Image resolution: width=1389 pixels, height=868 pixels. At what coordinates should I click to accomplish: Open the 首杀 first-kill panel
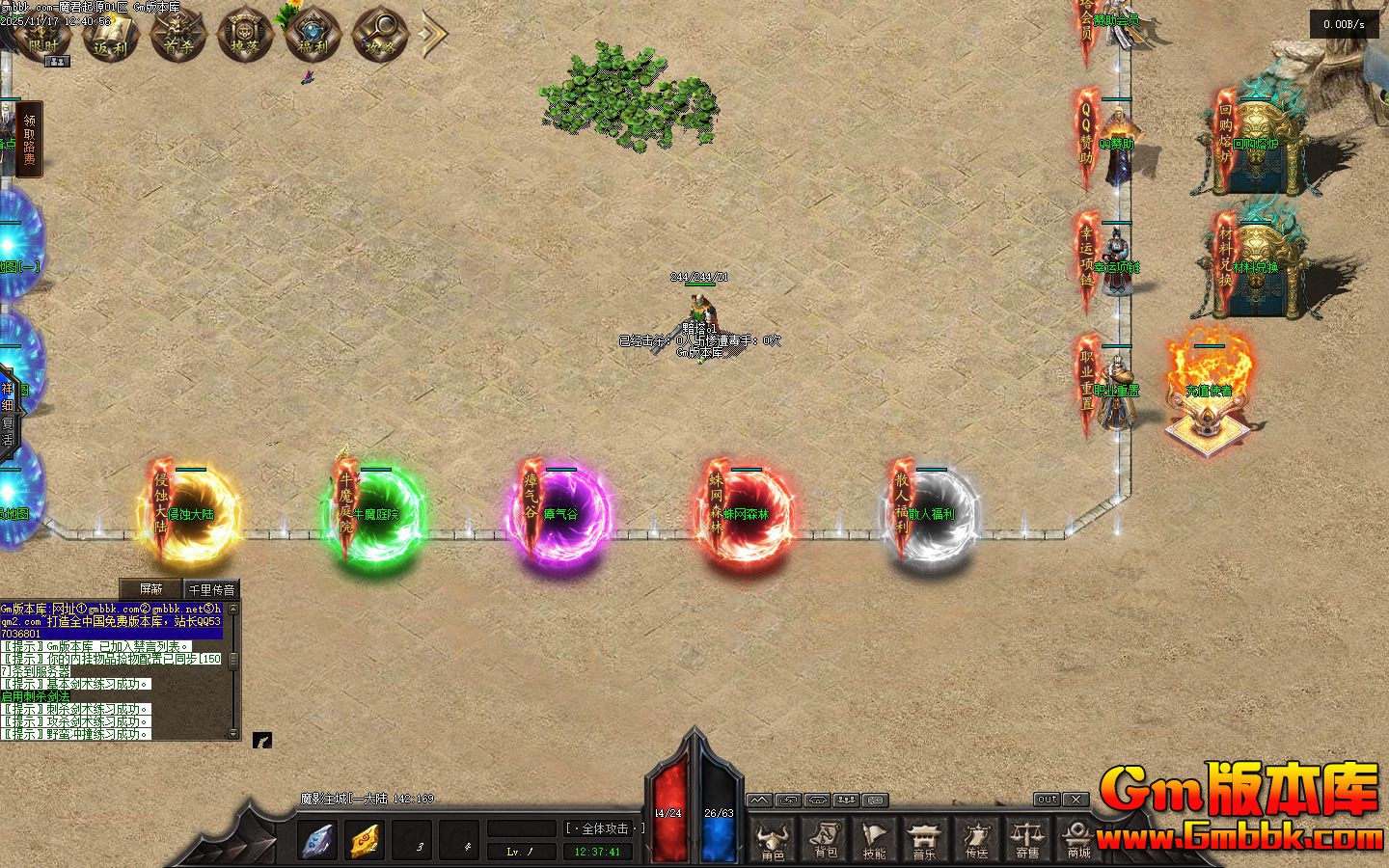coord(177,36)
